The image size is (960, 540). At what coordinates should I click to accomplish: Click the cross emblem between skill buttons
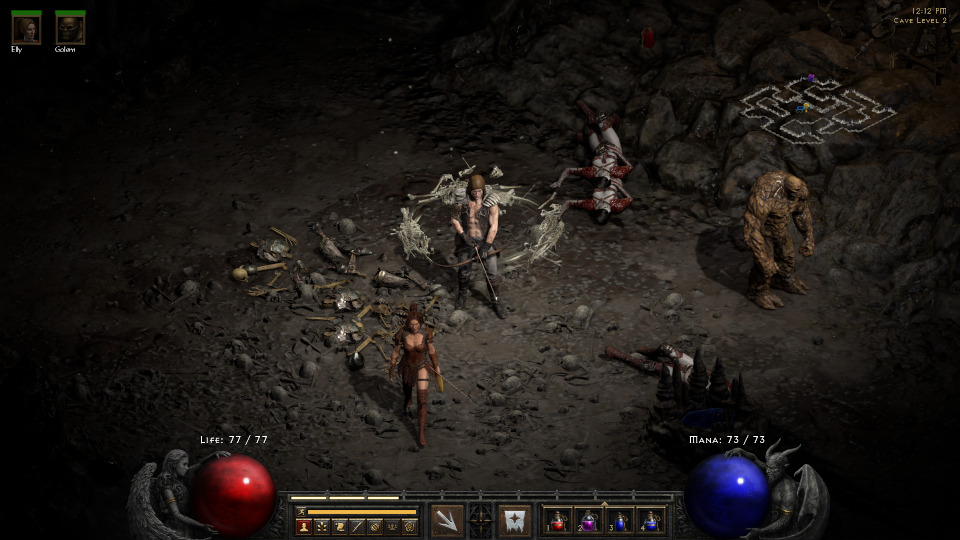tap(481, 520)
